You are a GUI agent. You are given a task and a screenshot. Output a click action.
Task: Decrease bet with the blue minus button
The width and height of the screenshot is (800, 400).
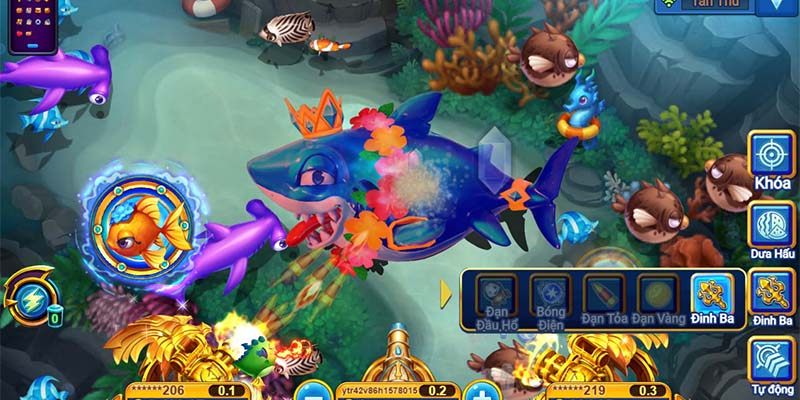(313, 391)
